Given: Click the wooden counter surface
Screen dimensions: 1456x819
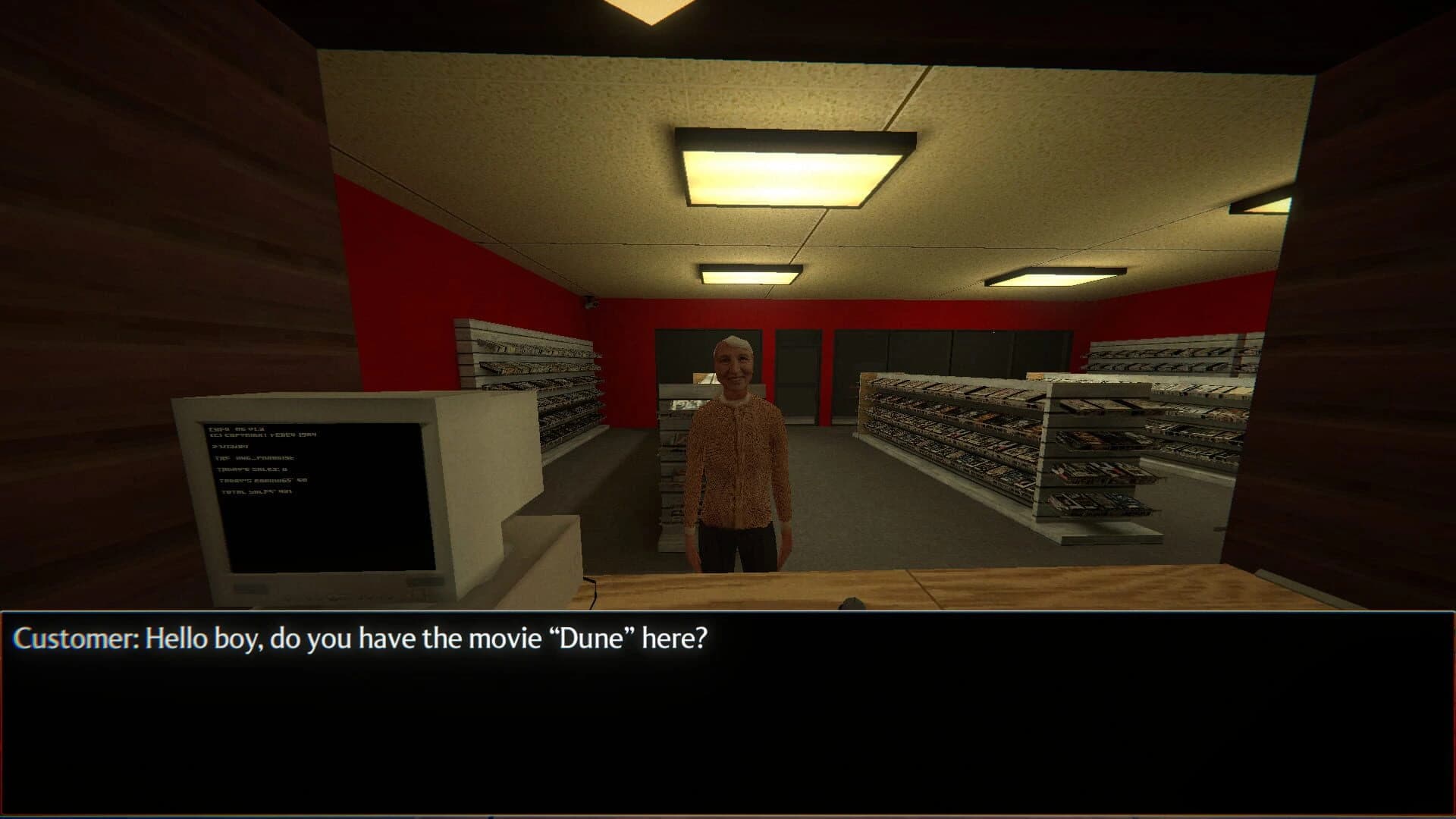Looking at the screenshot, I should coord(1062,588).
